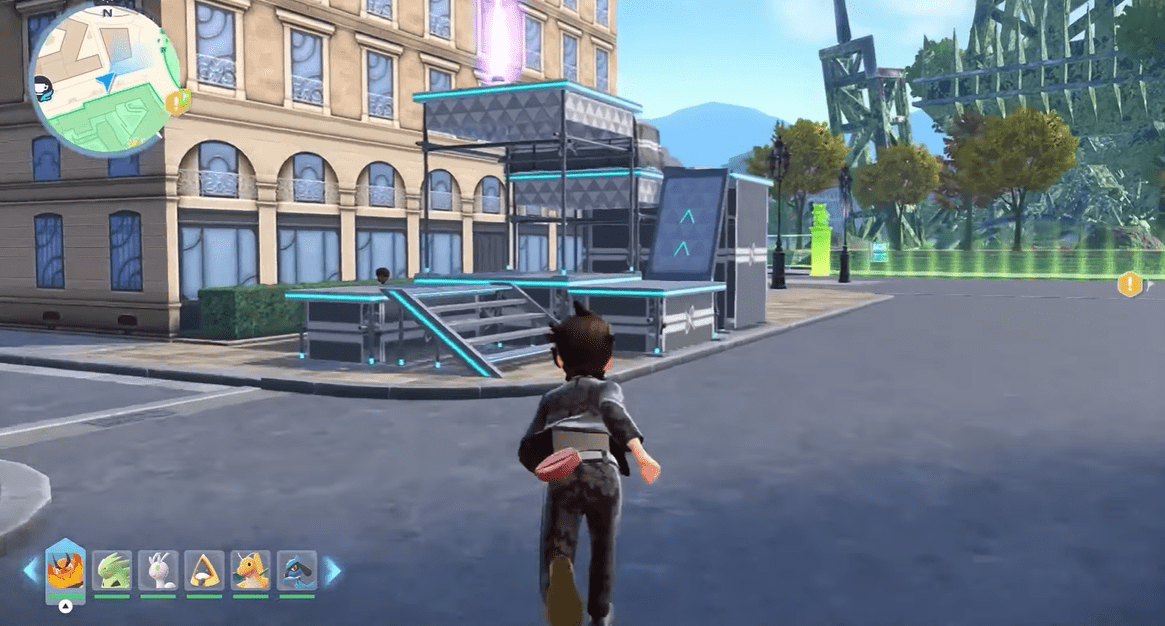
Task: Select the Snorunt party slot
Action: (204, 570)
